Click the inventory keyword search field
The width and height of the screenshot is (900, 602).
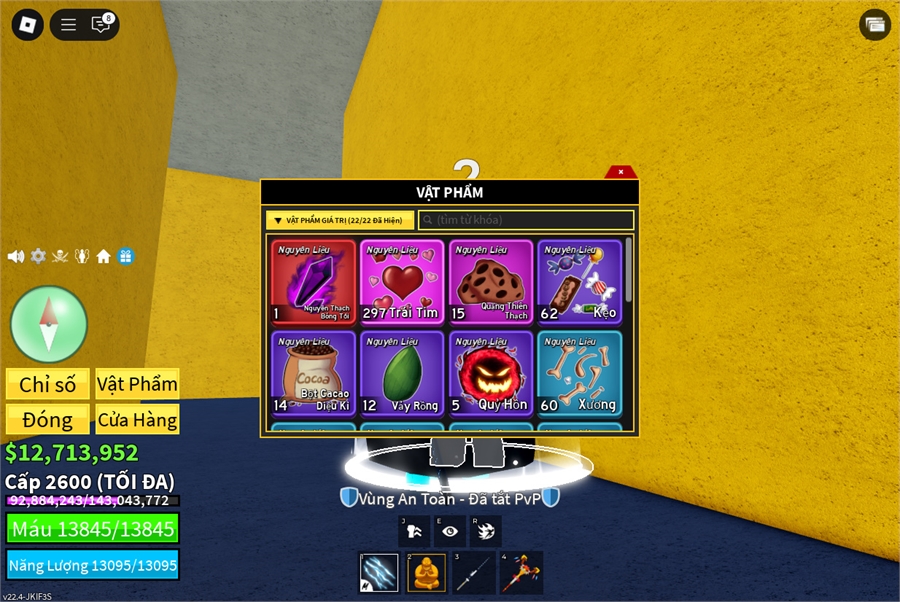pos(526,220)
